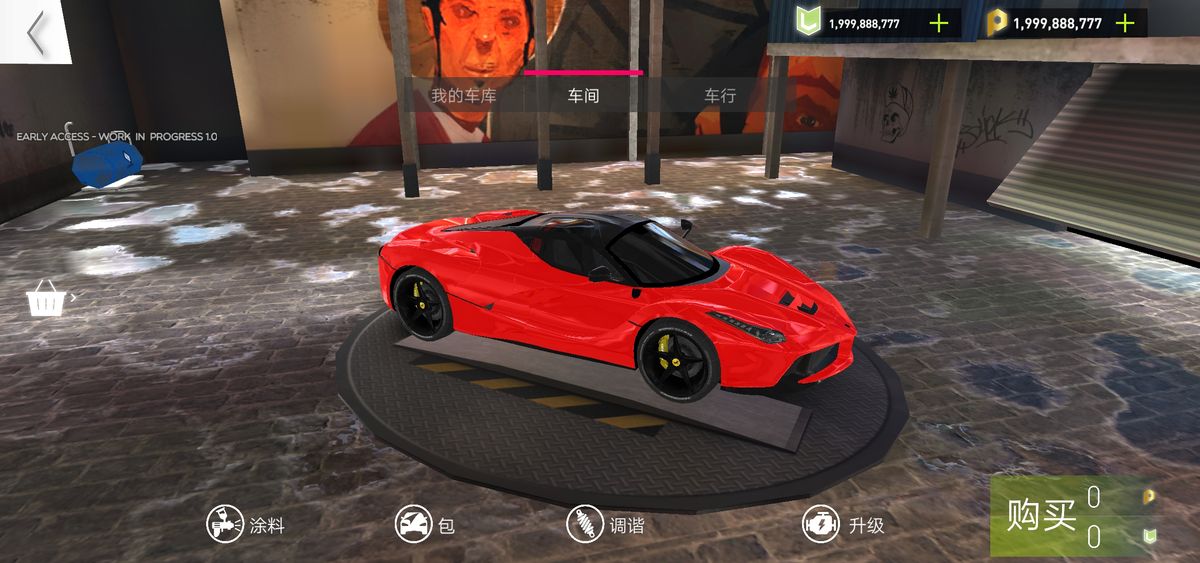Open the 车行 tab

click(x=719, y=96)
